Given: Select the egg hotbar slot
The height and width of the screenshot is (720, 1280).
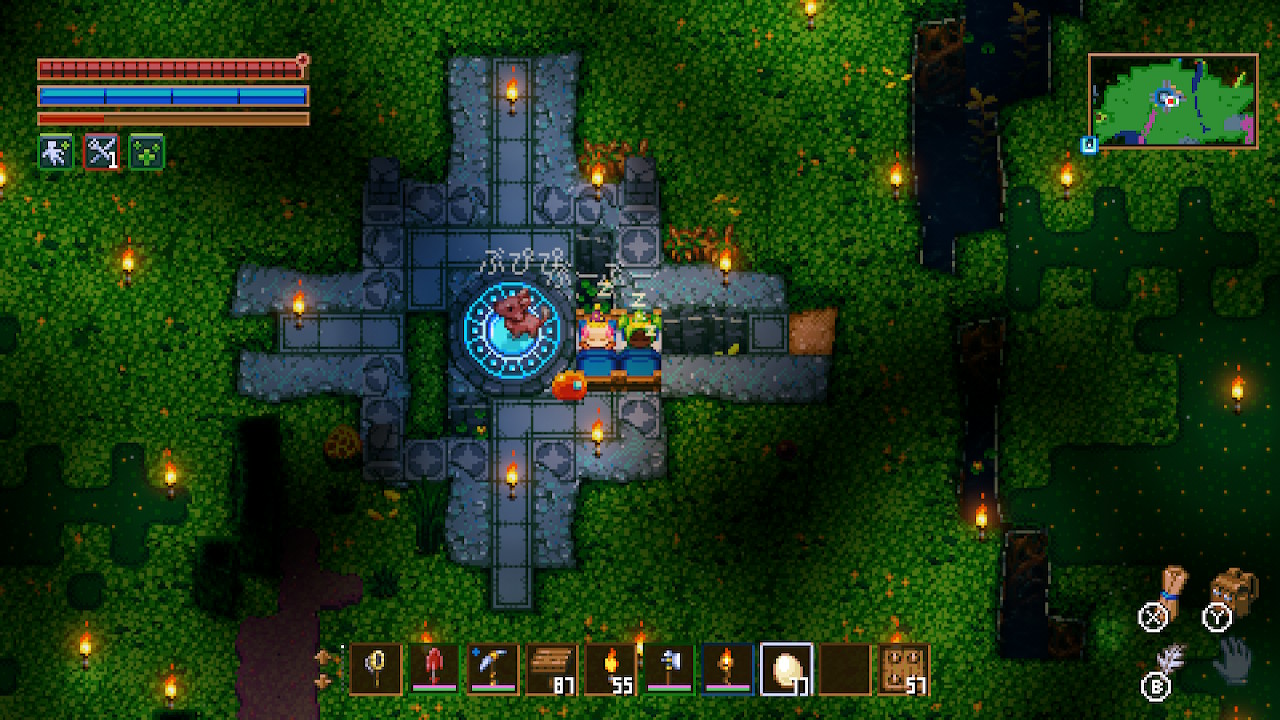Looking at the screenshot, I should (786, 669).
